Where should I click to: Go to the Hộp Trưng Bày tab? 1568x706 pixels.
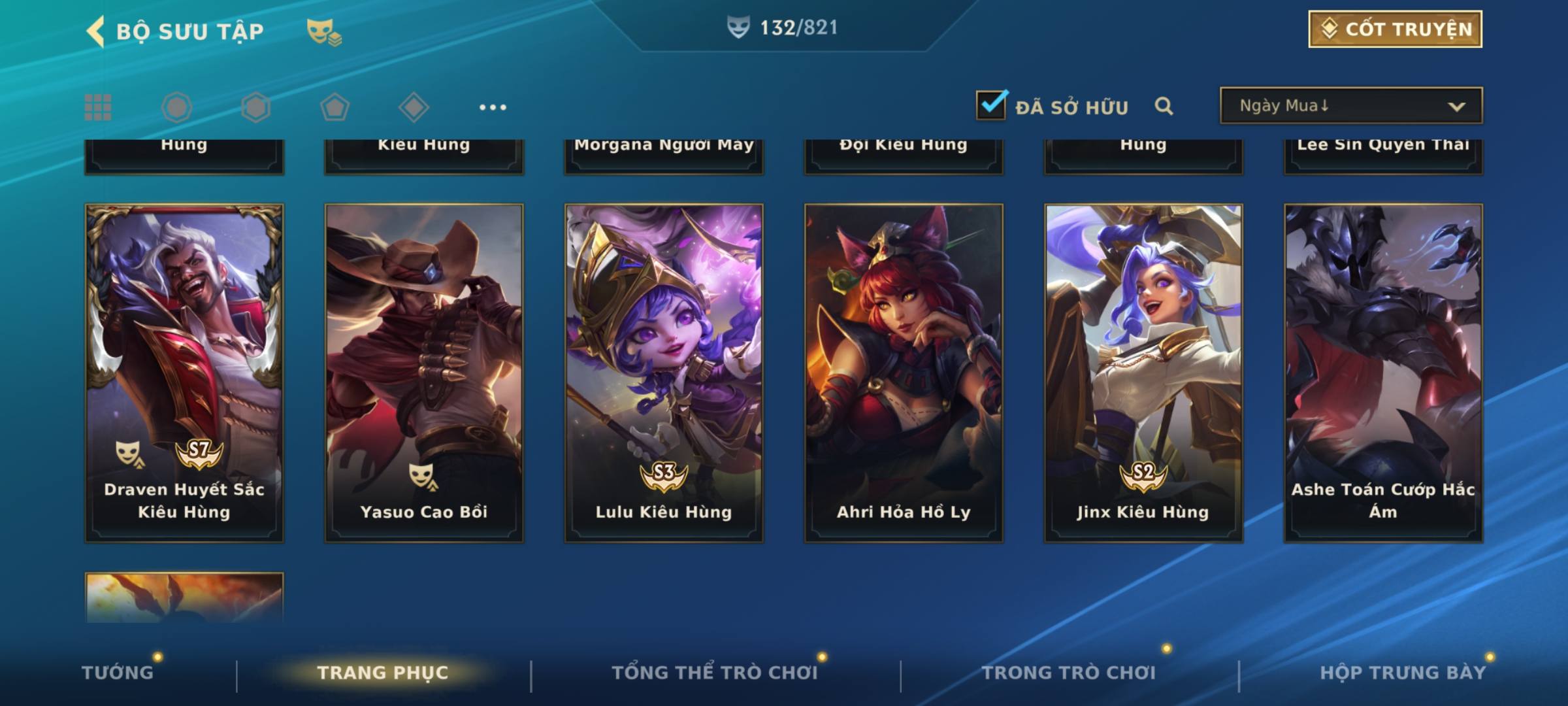pyautogui.click(x=1403, y=673)
